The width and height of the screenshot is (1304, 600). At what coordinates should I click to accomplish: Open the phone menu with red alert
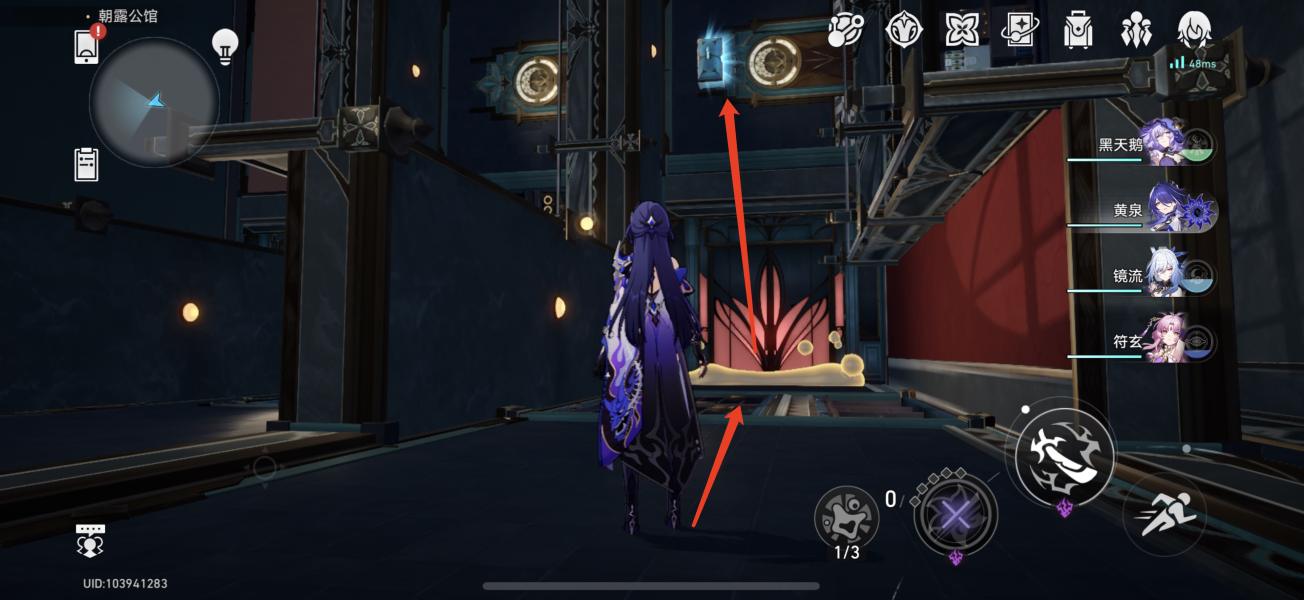88,46
